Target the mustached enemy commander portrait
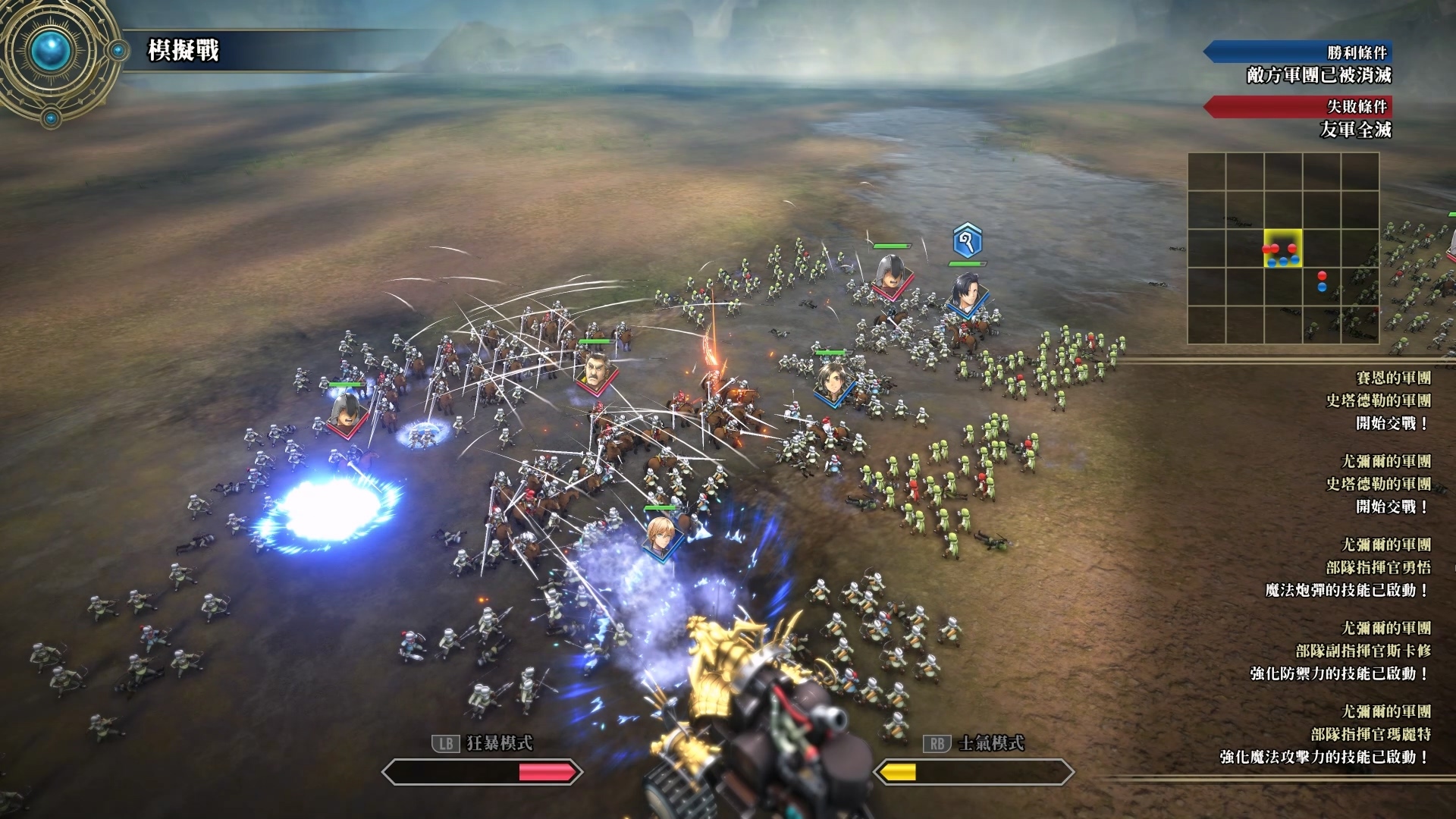1456x819 pixels. 596,372
